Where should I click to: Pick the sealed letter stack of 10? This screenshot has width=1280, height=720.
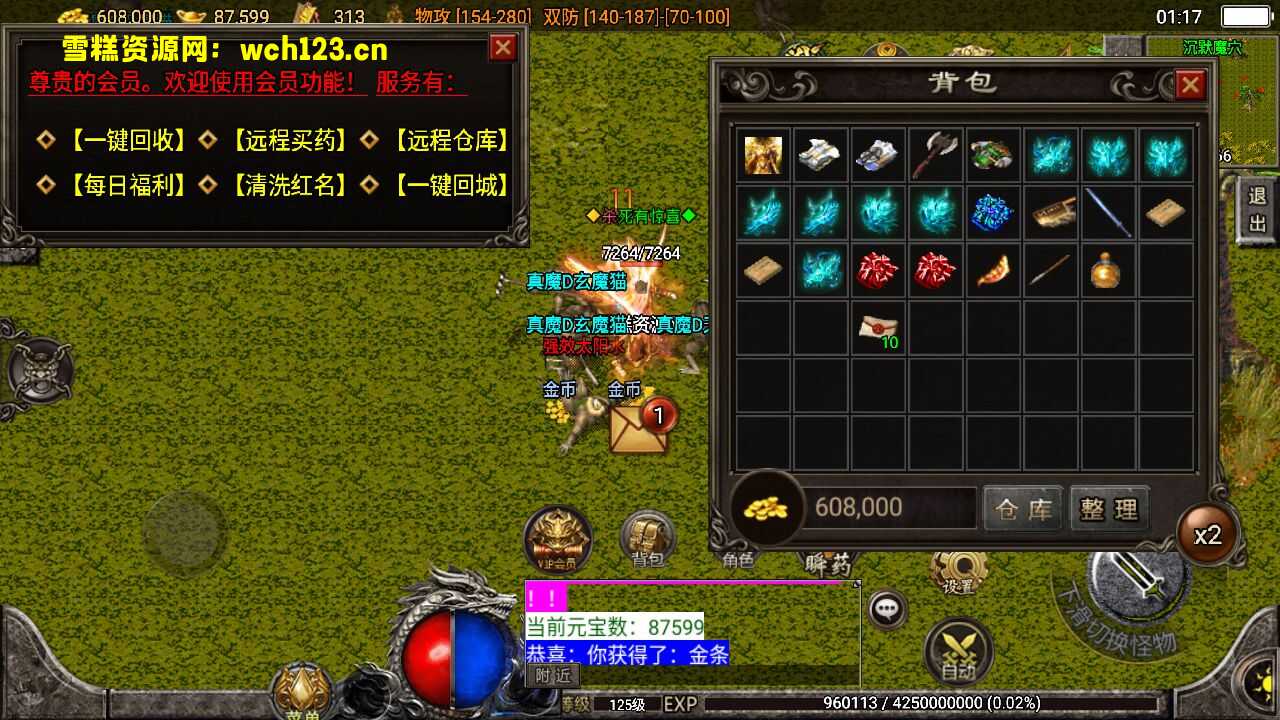click(x=878, y=328)
